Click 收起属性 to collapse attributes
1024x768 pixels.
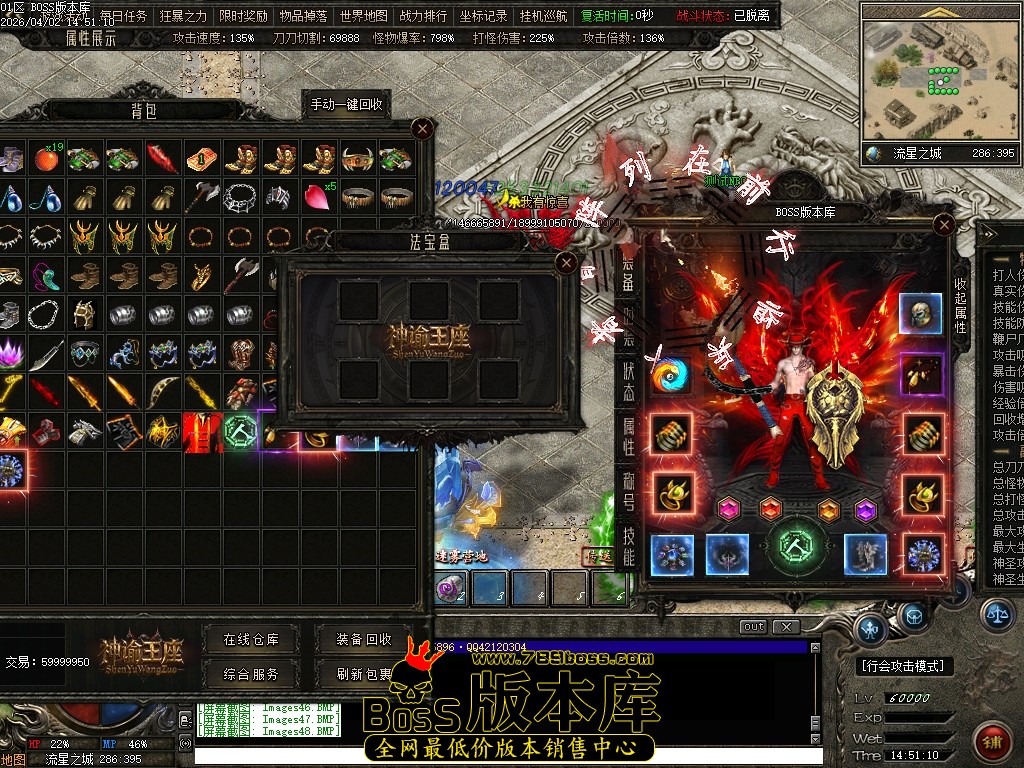(961, 298)
